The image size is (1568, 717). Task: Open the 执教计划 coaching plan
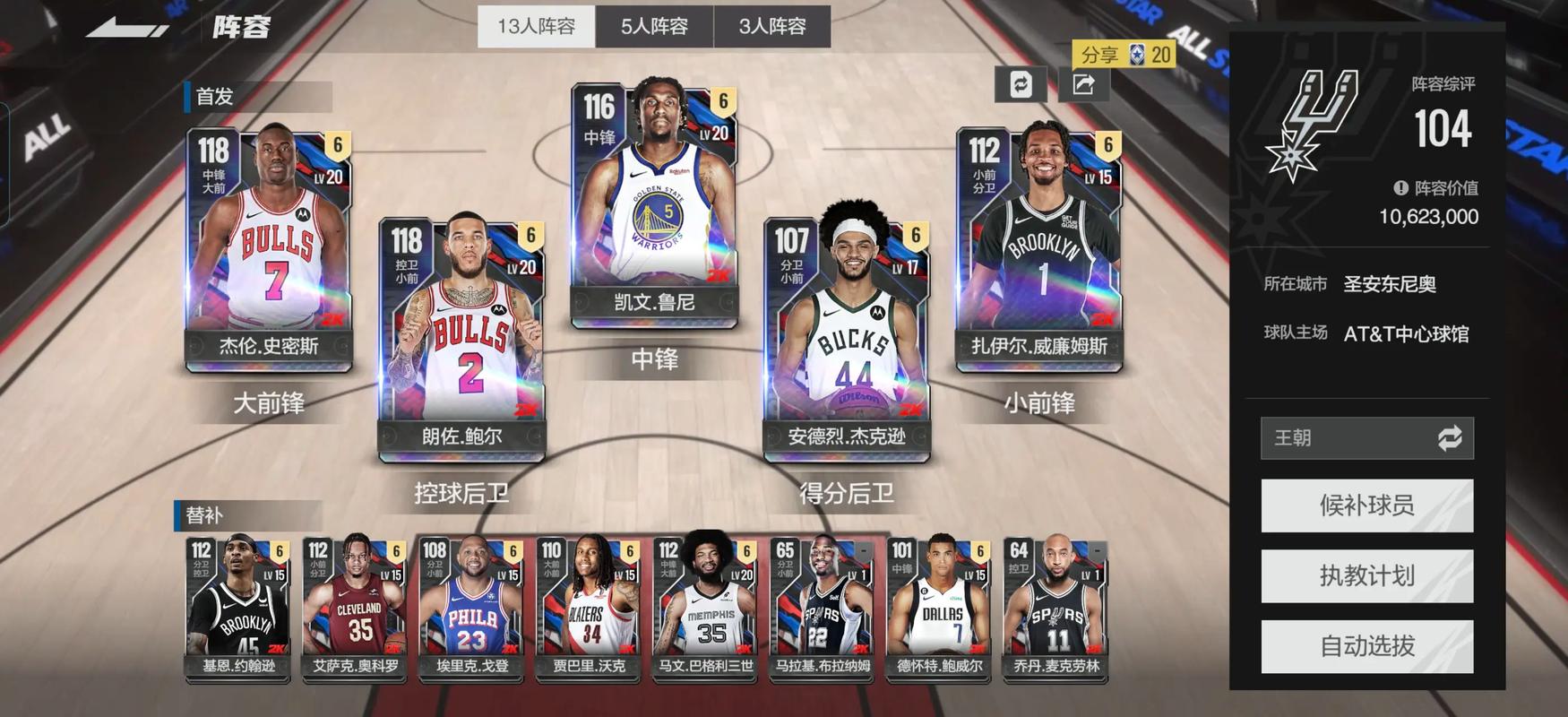point(1366,575)
